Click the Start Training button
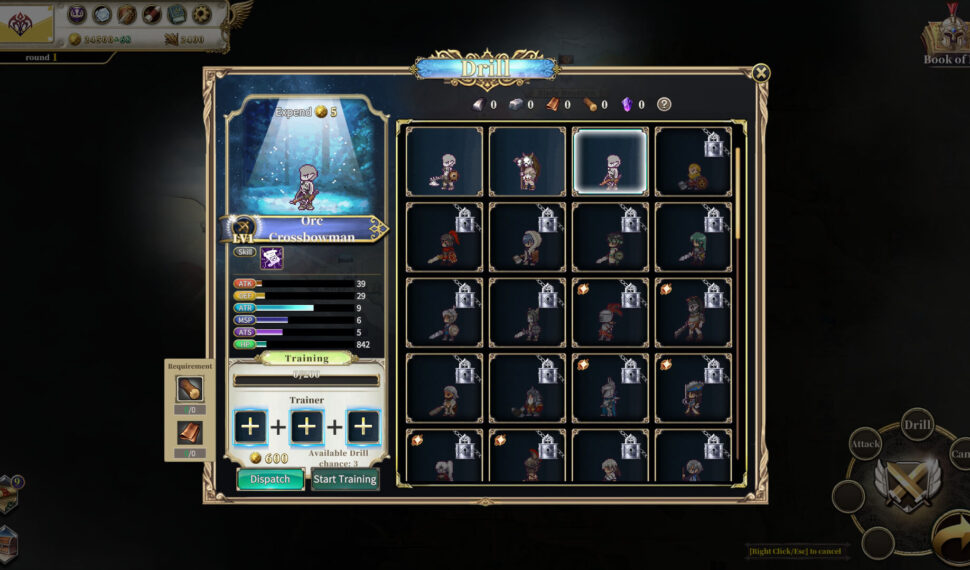 344,479
